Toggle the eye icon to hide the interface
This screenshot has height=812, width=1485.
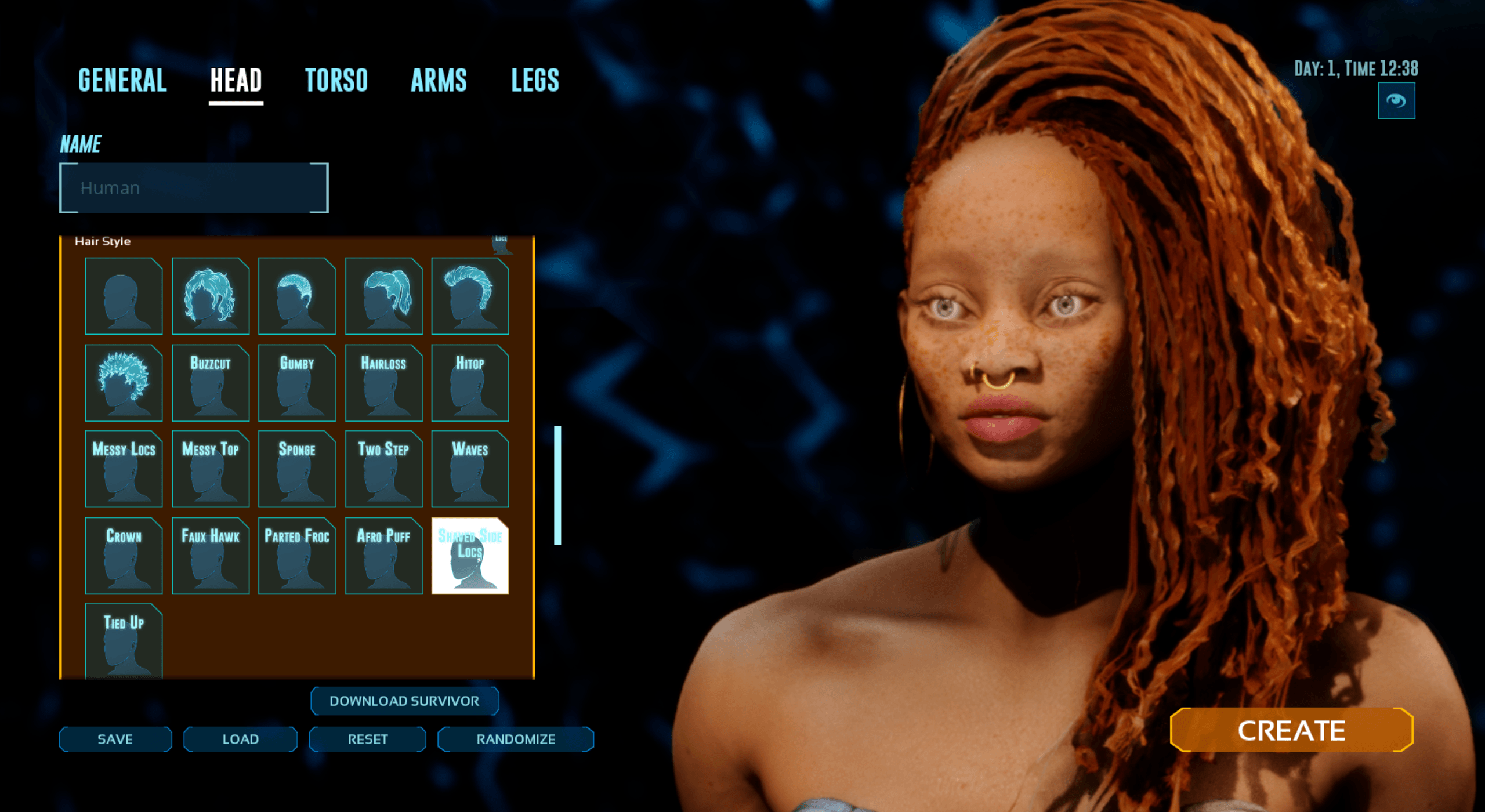[1396, 100]
